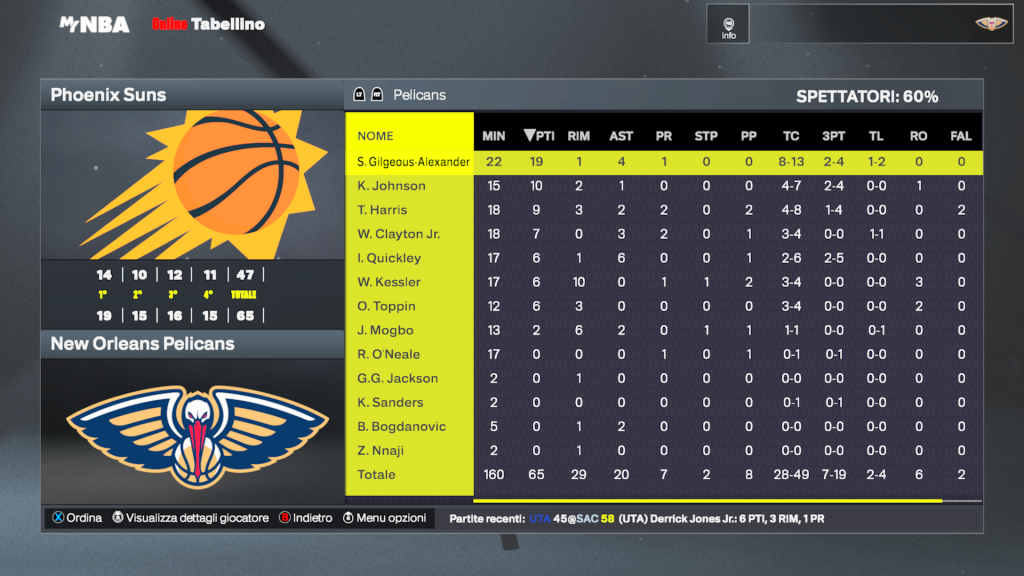Select J. Mogbo in the list

[x=385, y=330]
